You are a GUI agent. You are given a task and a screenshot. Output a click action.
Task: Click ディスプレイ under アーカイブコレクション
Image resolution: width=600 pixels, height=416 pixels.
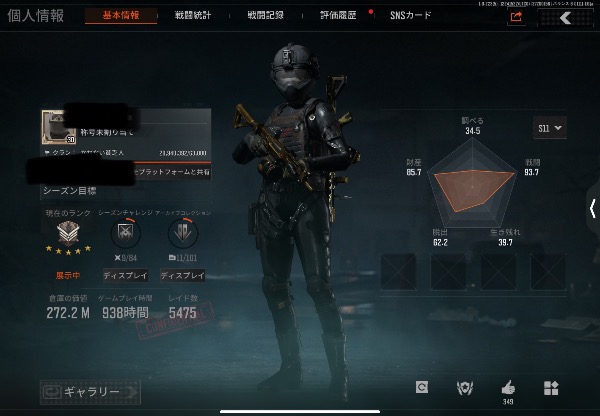click(x=183, y=275)
